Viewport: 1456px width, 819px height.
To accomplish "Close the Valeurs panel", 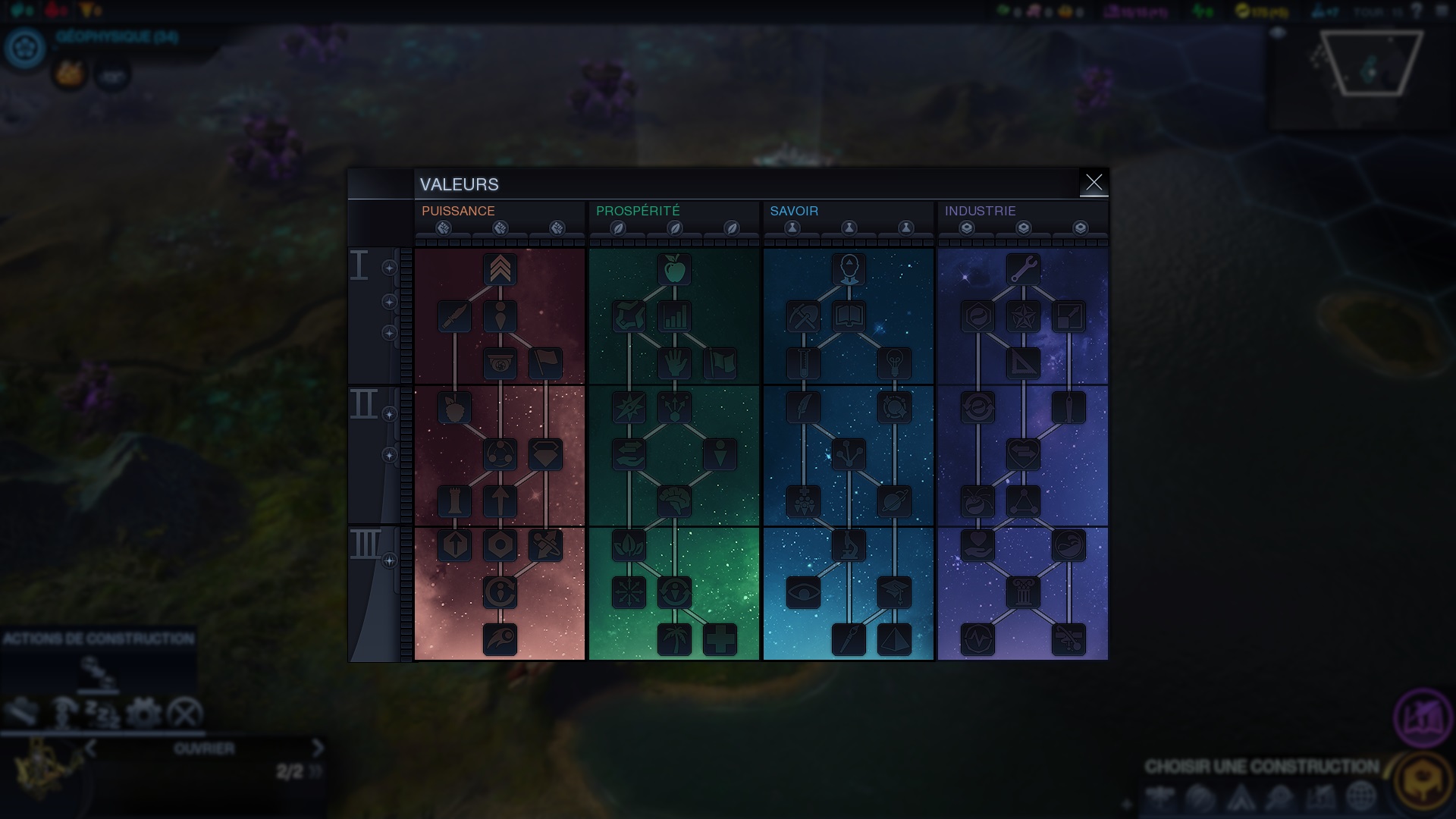I will (x=1094, y=183).
